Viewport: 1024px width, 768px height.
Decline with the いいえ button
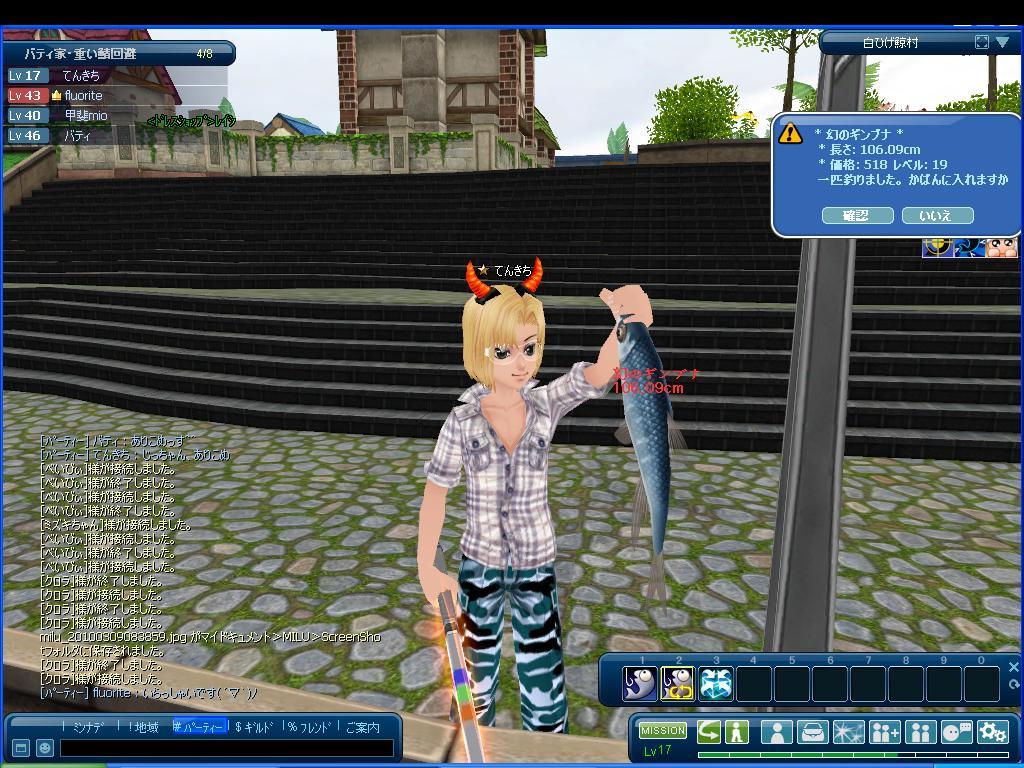[937, 215]
